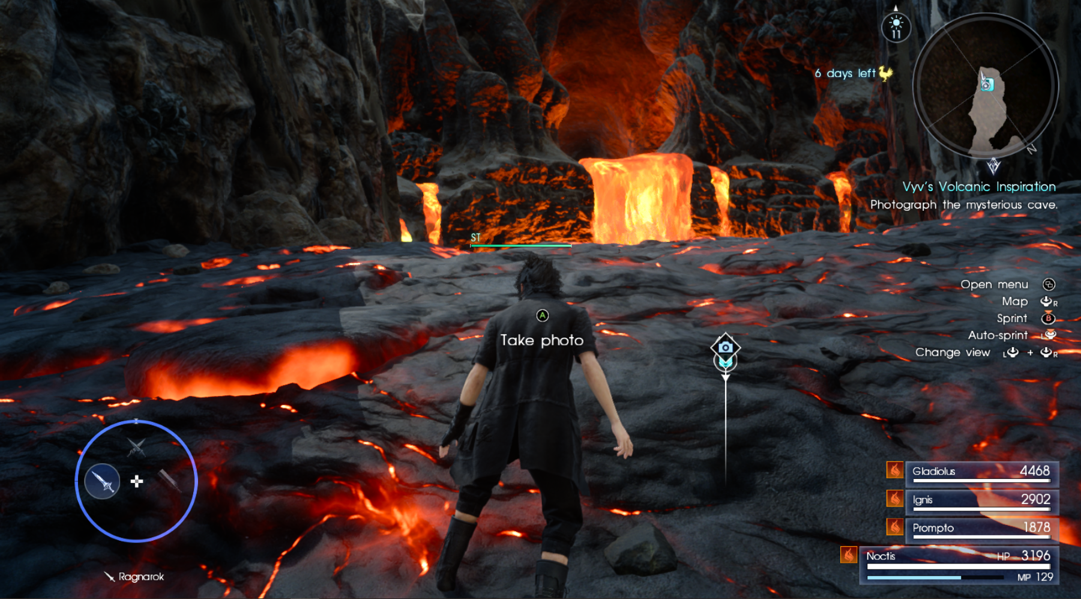
Task: Select Gladiolus in the party list
Action: tap(980, 471)
